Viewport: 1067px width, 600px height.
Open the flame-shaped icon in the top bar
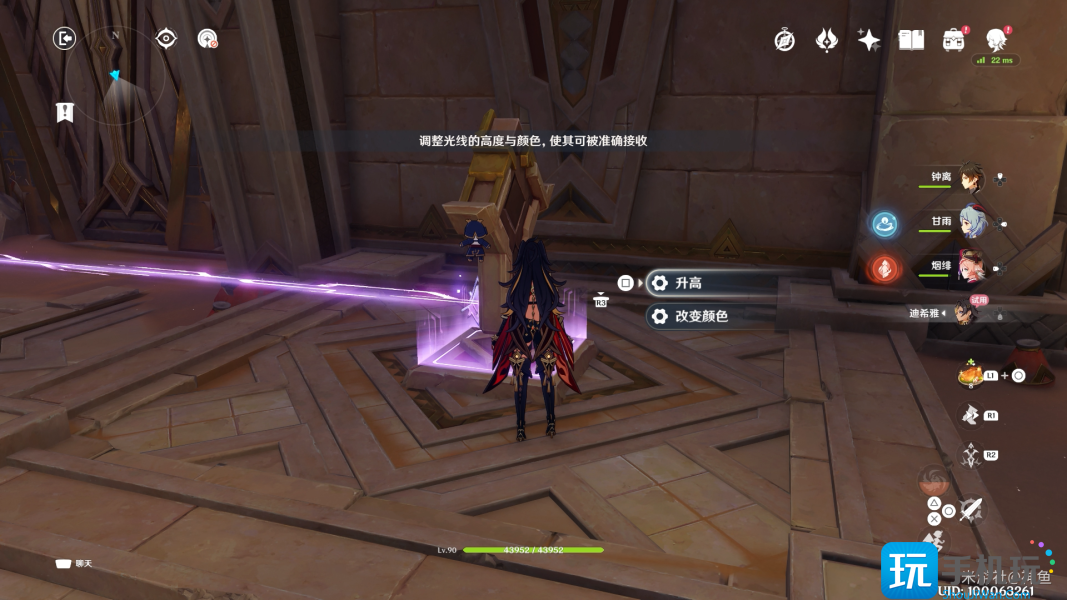pos(827,40)
